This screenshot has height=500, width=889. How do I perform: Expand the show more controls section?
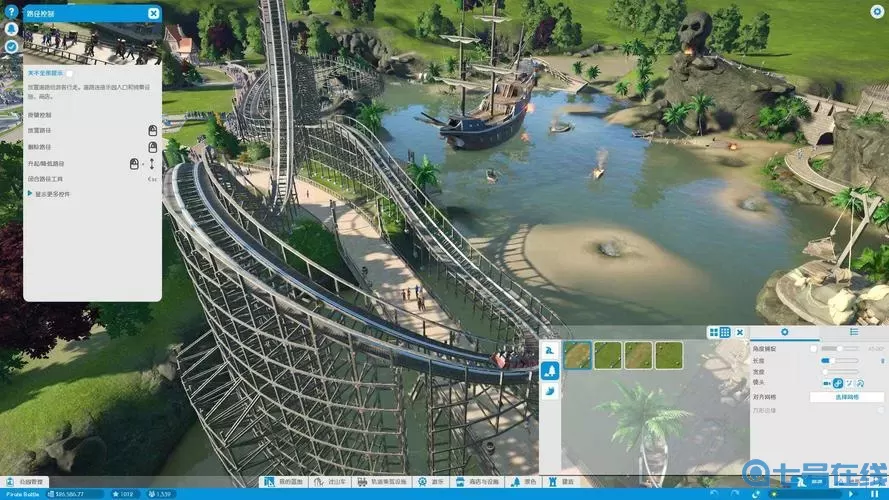click(32, 193)
